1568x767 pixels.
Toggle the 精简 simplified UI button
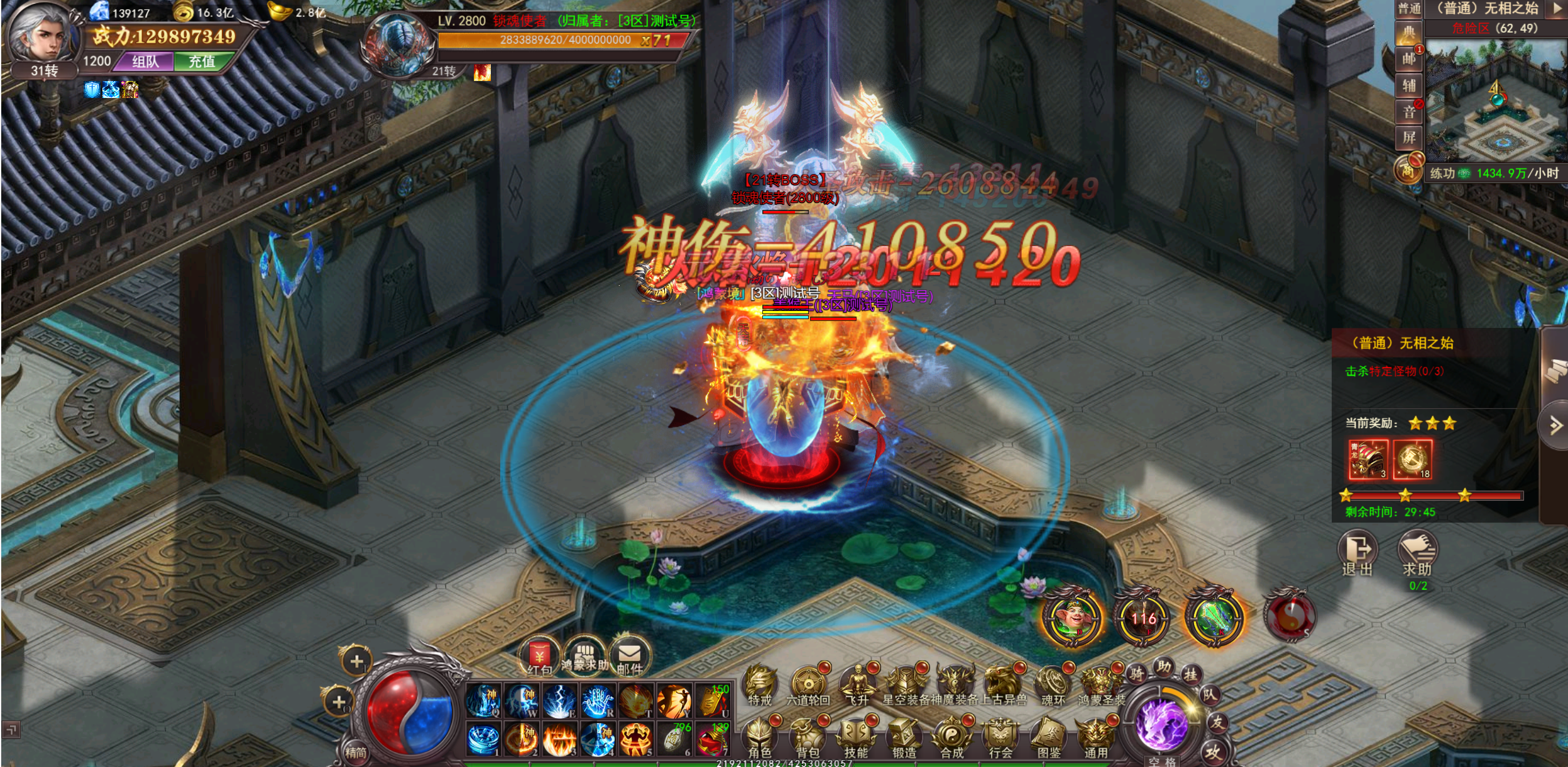356,752
